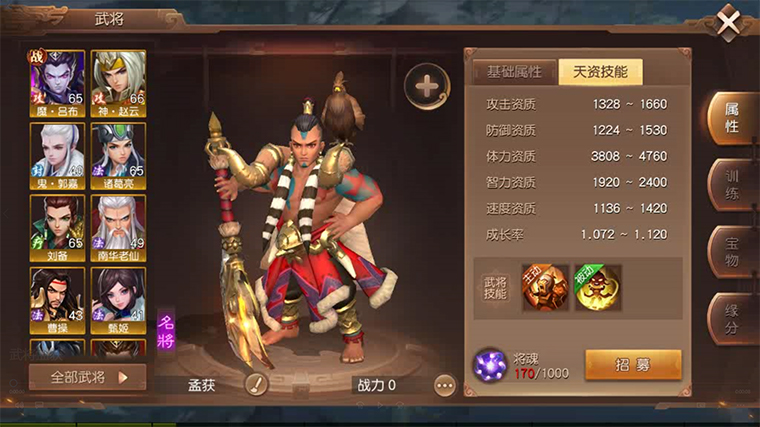Open the 宝物 side tab
Viewport: 760px width, 427px height.
(x=731, y=252)
